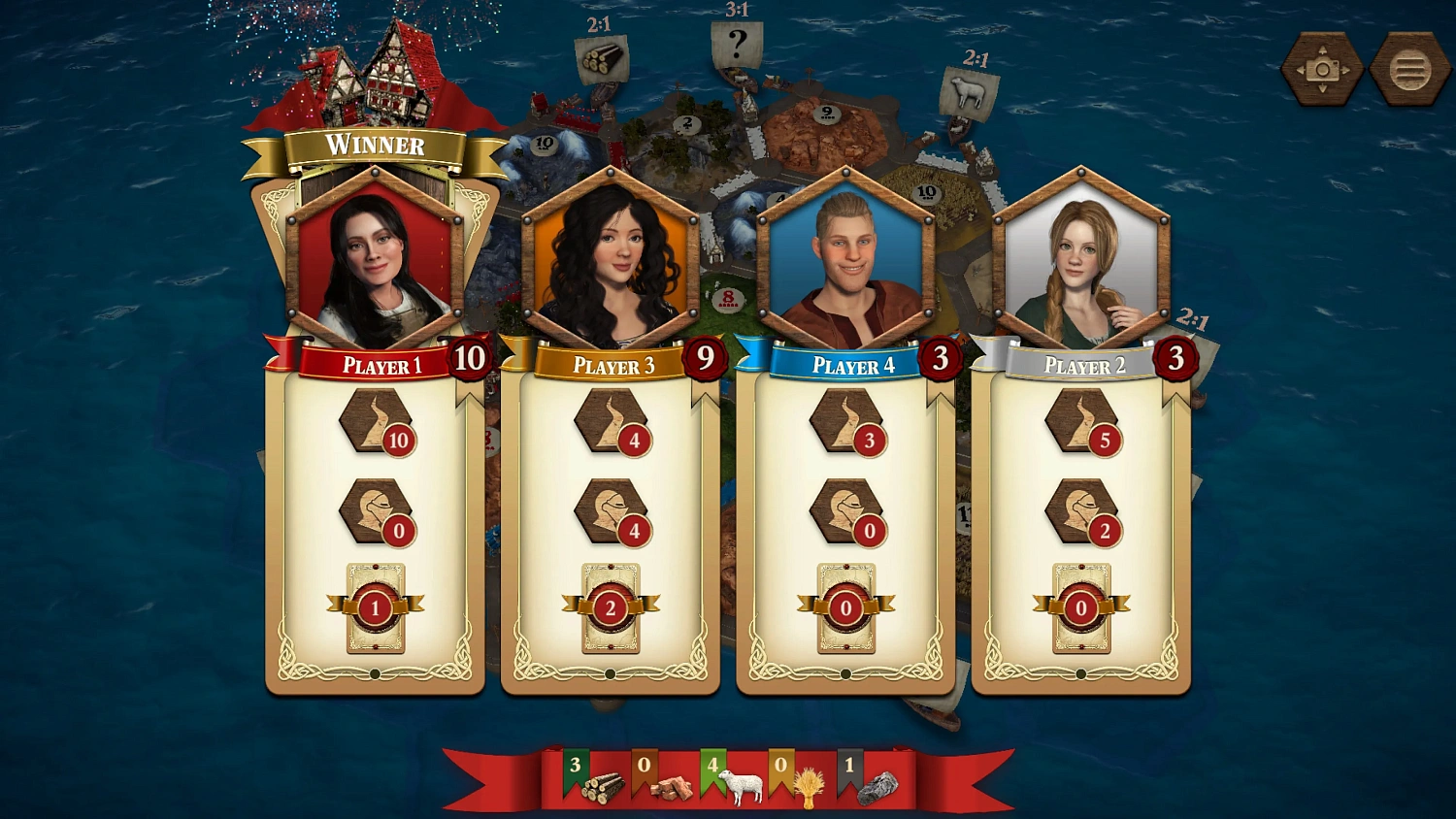
Task: Click Player 1's longest road icon showing 10
Action: click(x=374, y=425)
